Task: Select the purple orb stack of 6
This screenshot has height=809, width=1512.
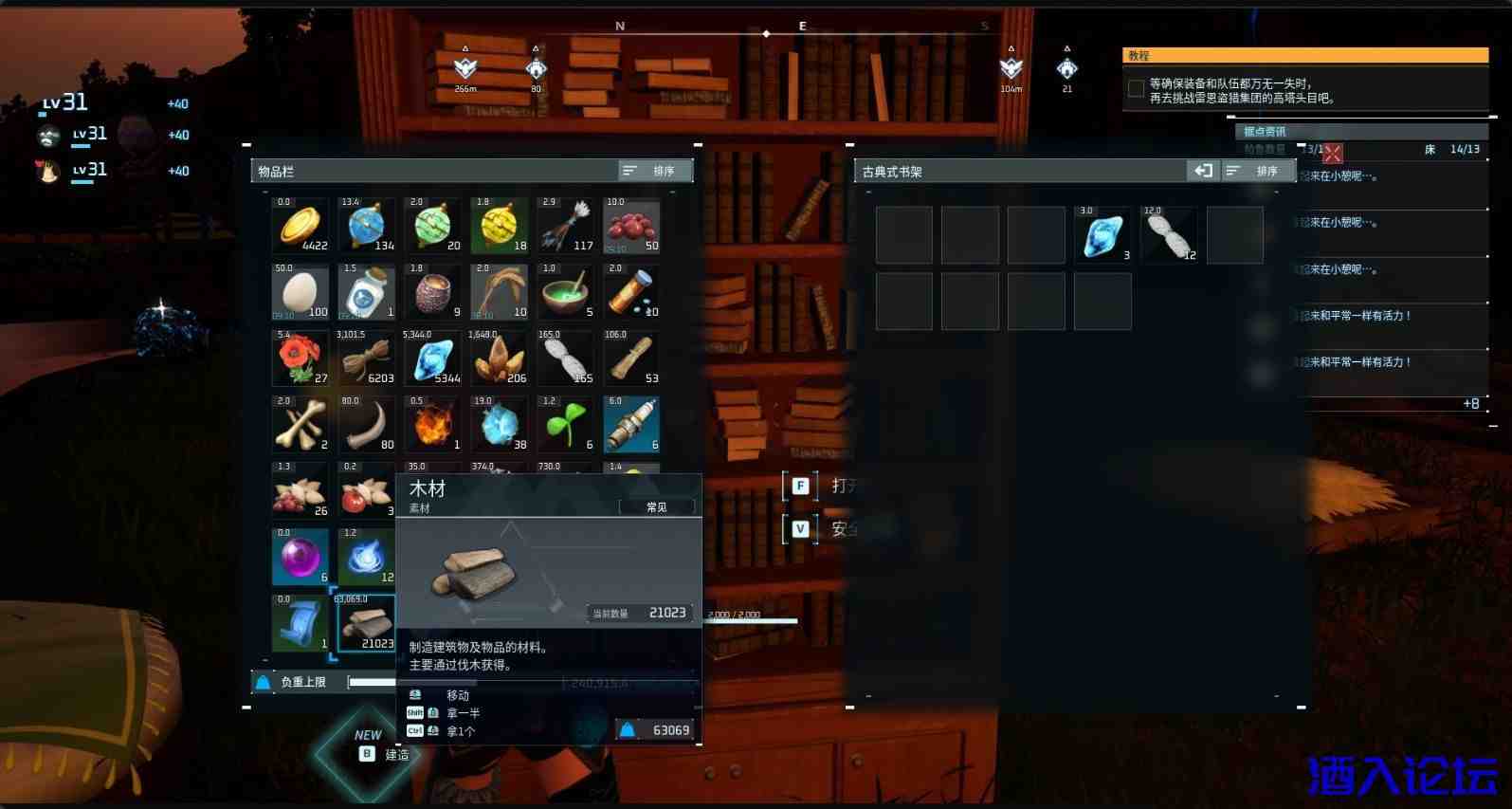Action: click(x=301, y=558)
